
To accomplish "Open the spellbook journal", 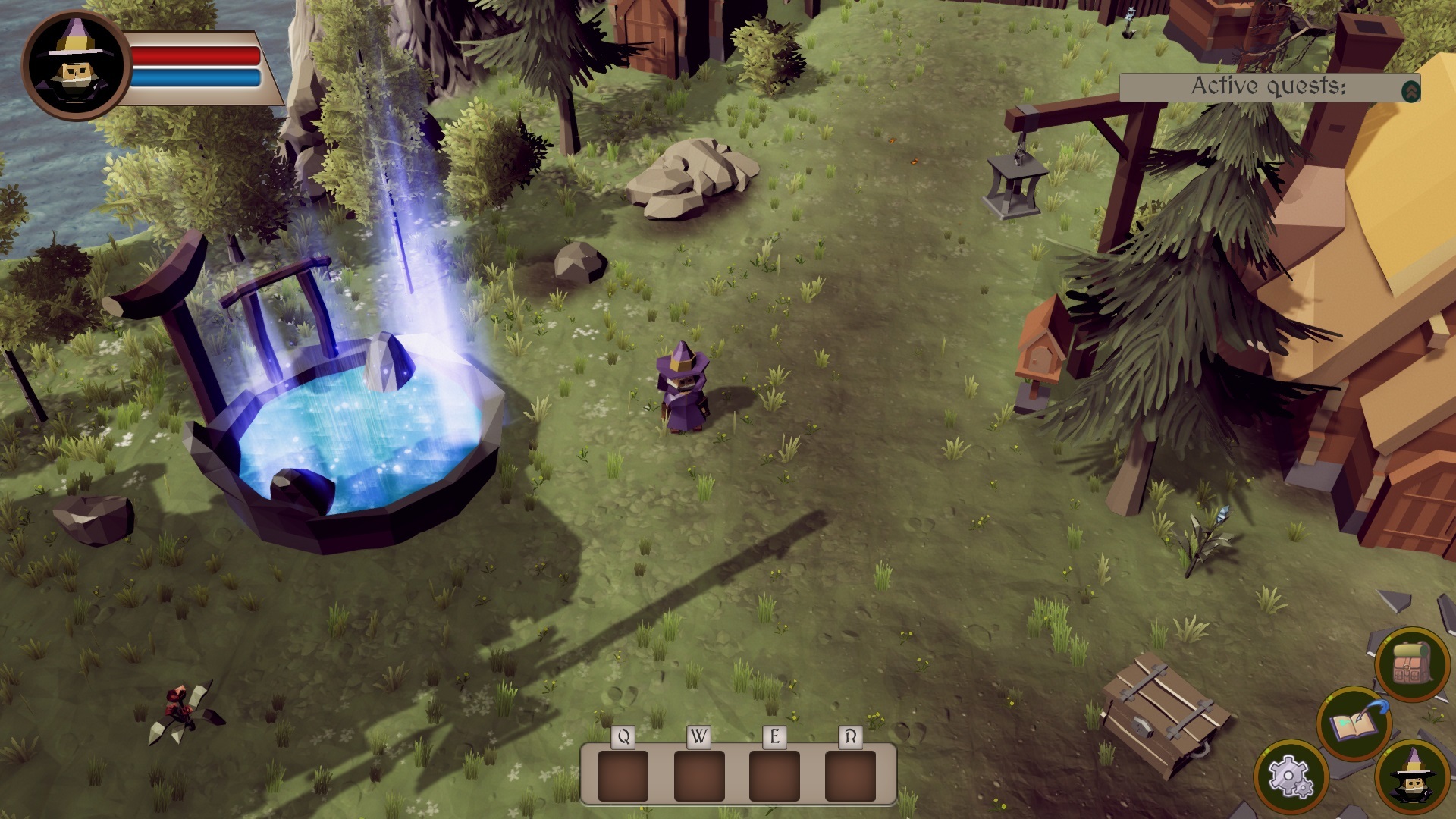I will pos(1354,723).
